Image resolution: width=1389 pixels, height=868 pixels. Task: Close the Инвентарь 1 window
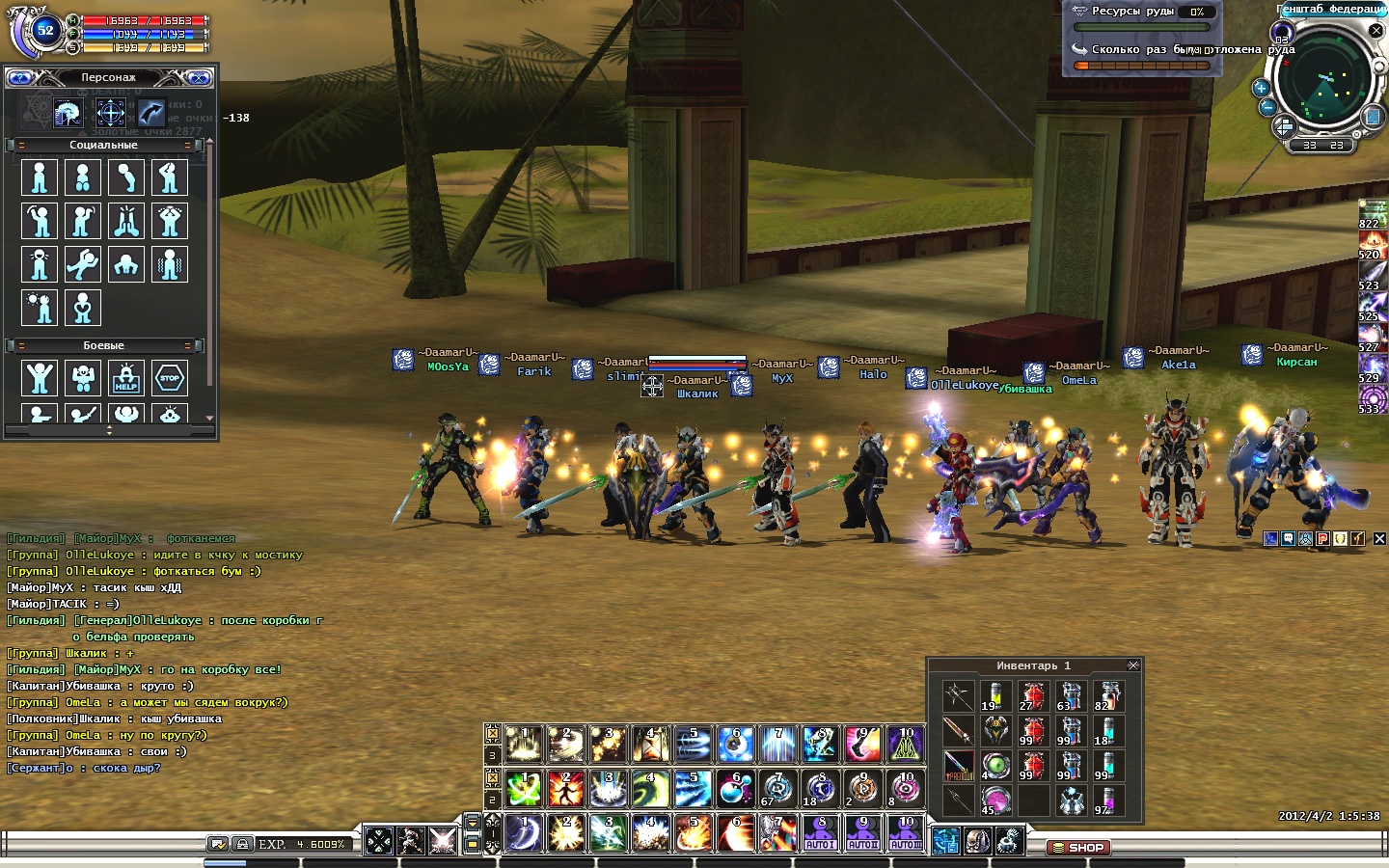[1133, 665]
